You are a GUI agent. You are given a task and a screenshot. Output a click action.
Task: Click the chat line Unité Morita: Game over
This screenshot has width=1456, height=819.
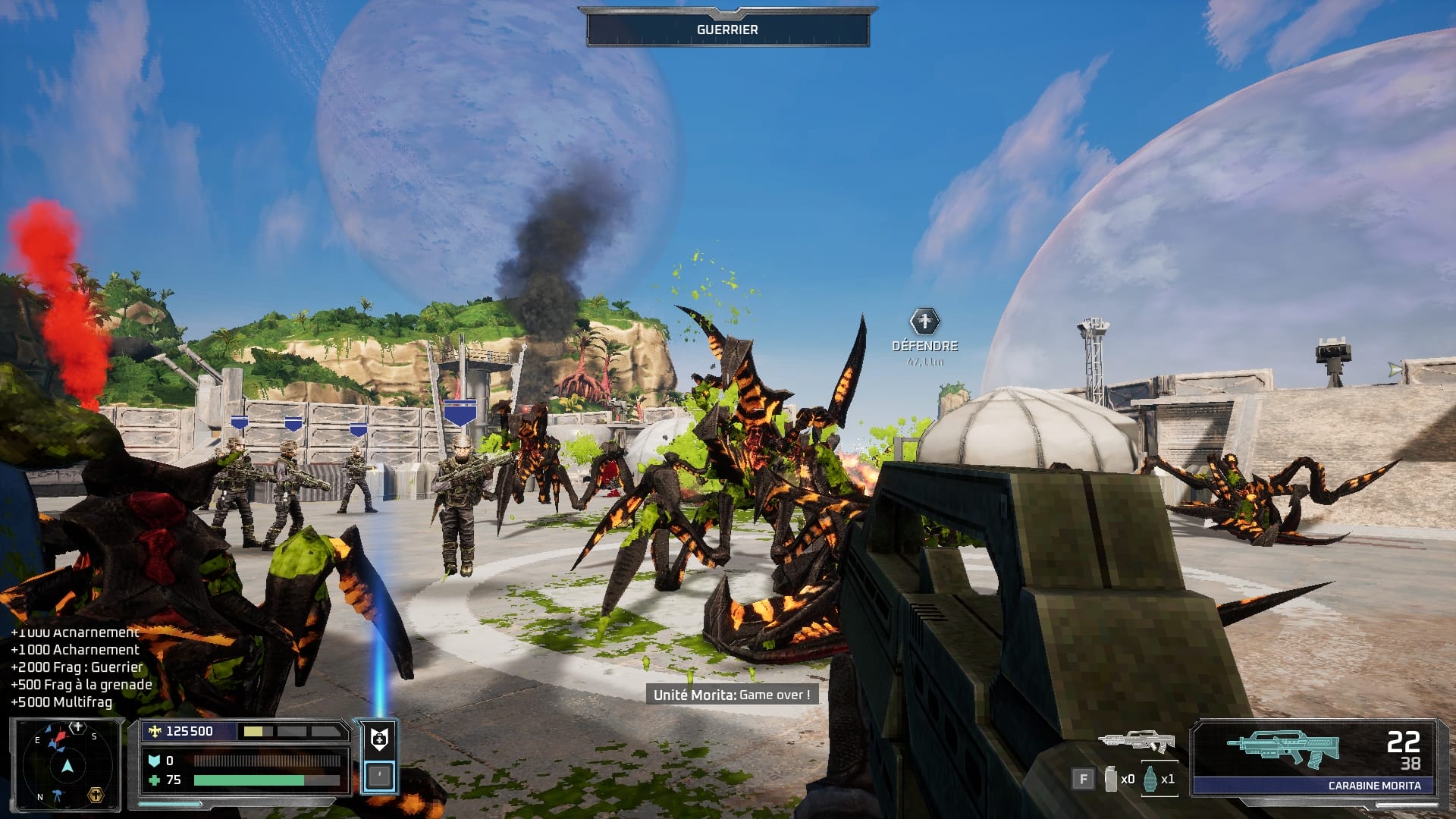pos(733,692)
